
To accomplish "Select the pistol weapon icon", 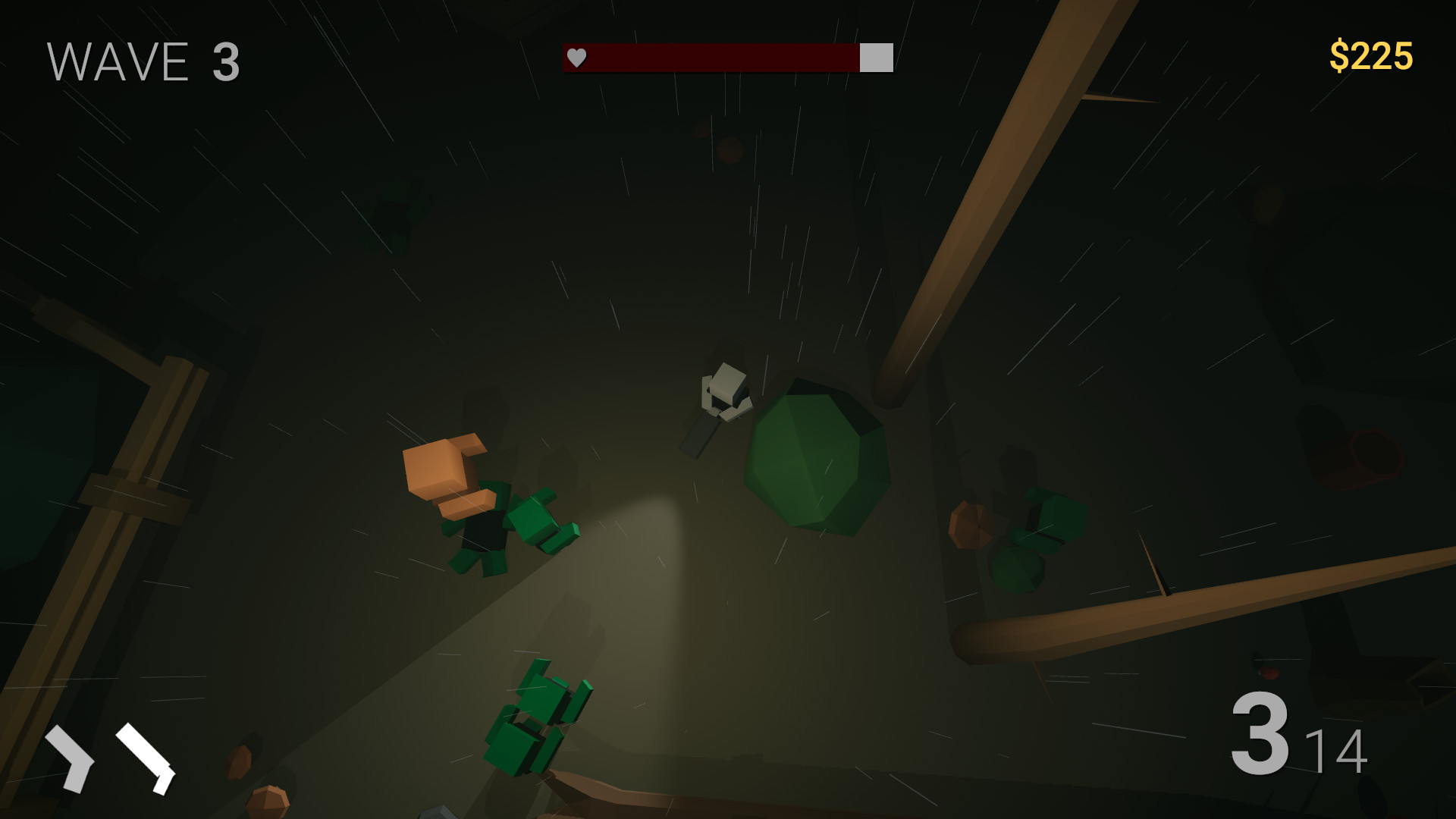I will coord(72,758).
